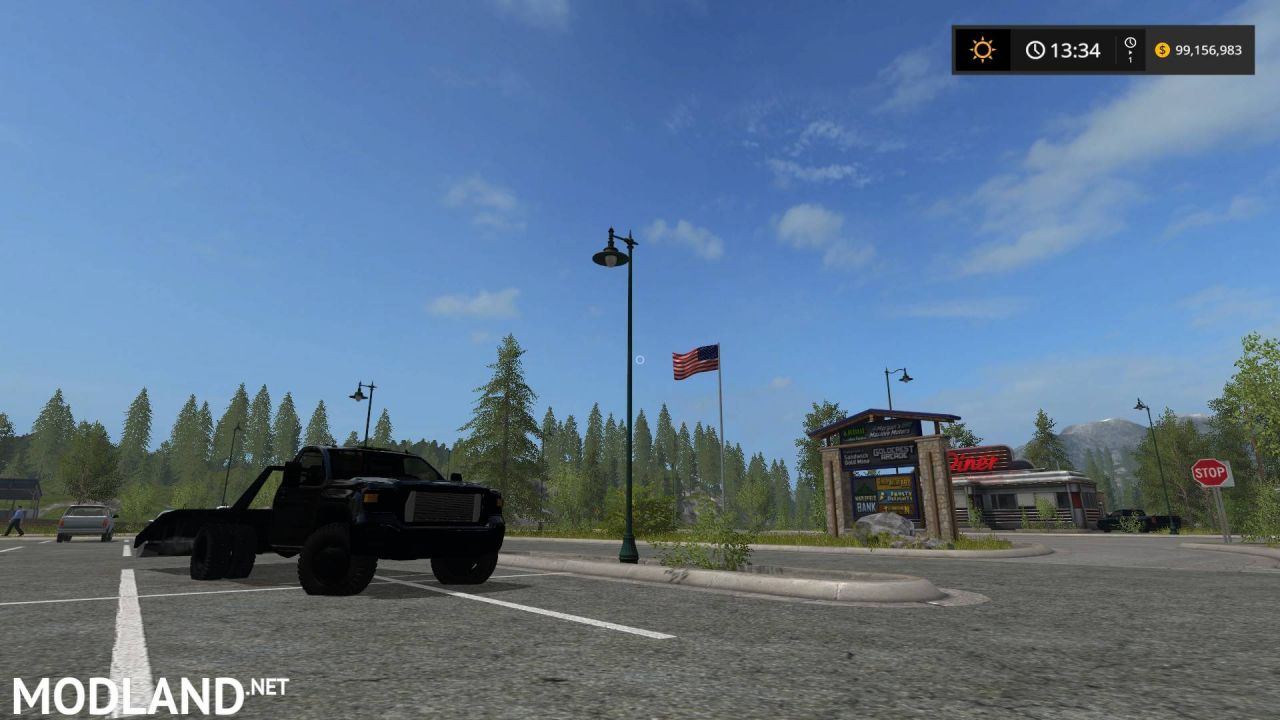
Task: Click the sun weather icon in the HUD
Action: pyautogui.click(x=981, y=49)
